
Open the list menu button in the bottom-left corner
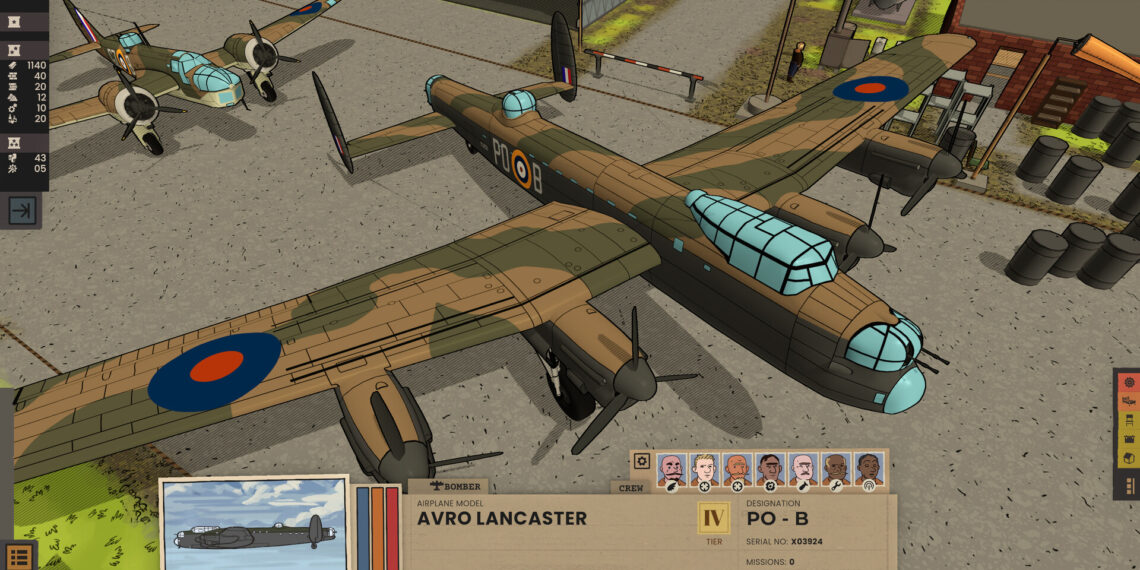coord(18,556)
